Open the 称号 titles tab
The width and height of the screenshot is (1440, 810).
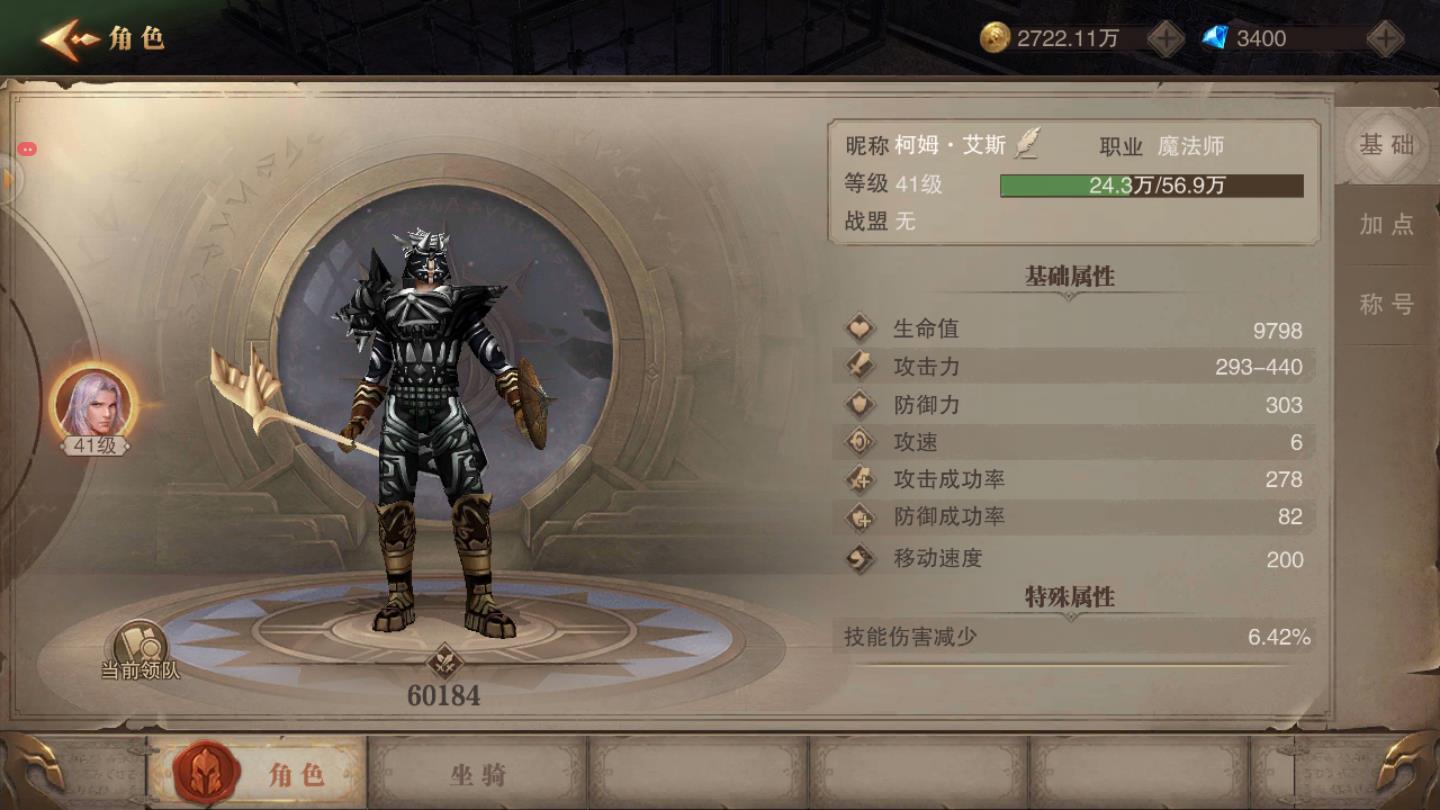[x=1386, y=305]
